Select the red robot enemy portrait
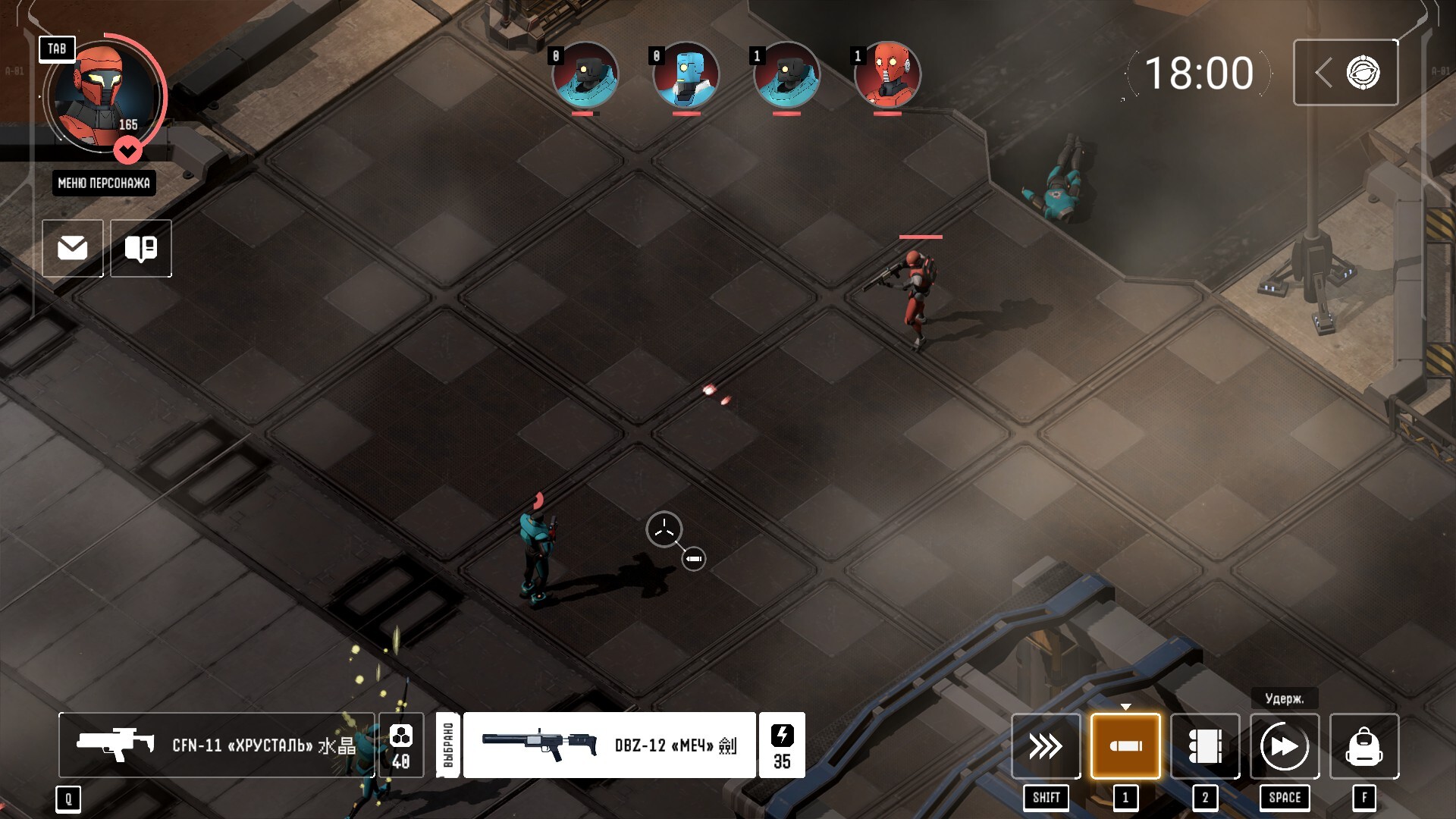The width and height of the screenshot is (1456, 819). pos(887,74)
